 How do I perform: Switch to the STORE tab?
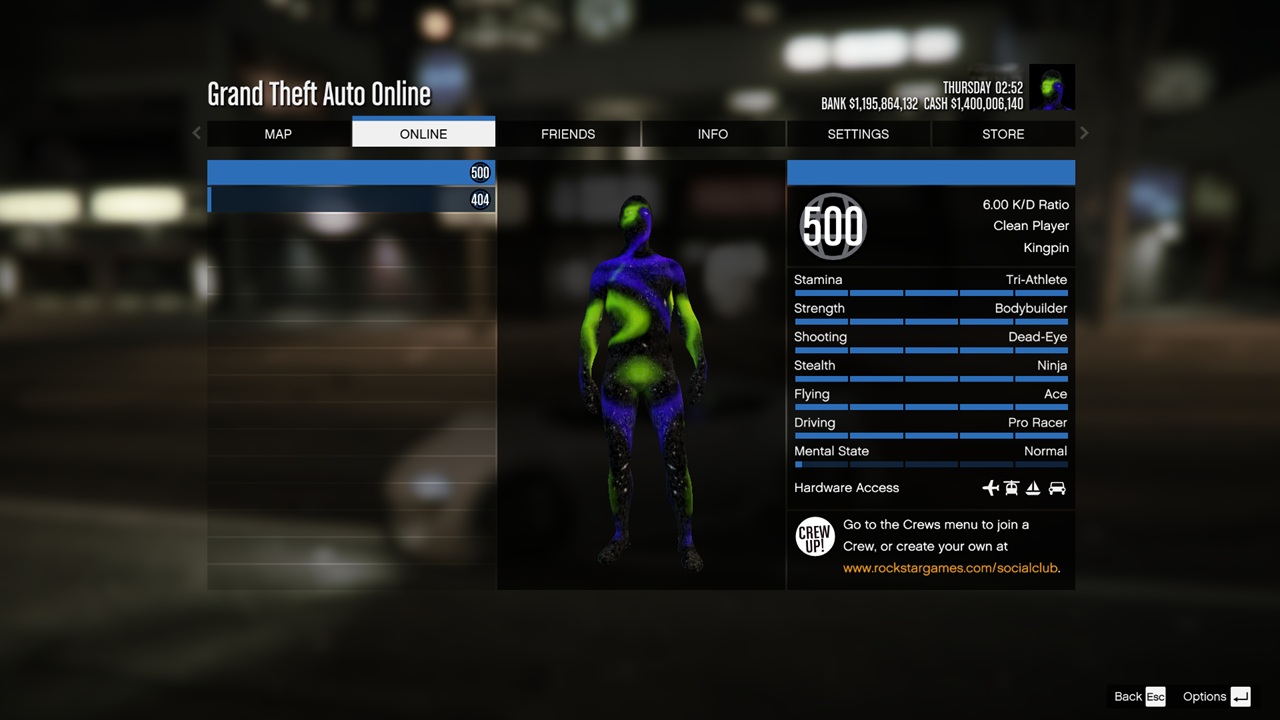(x=1003, y=134)
